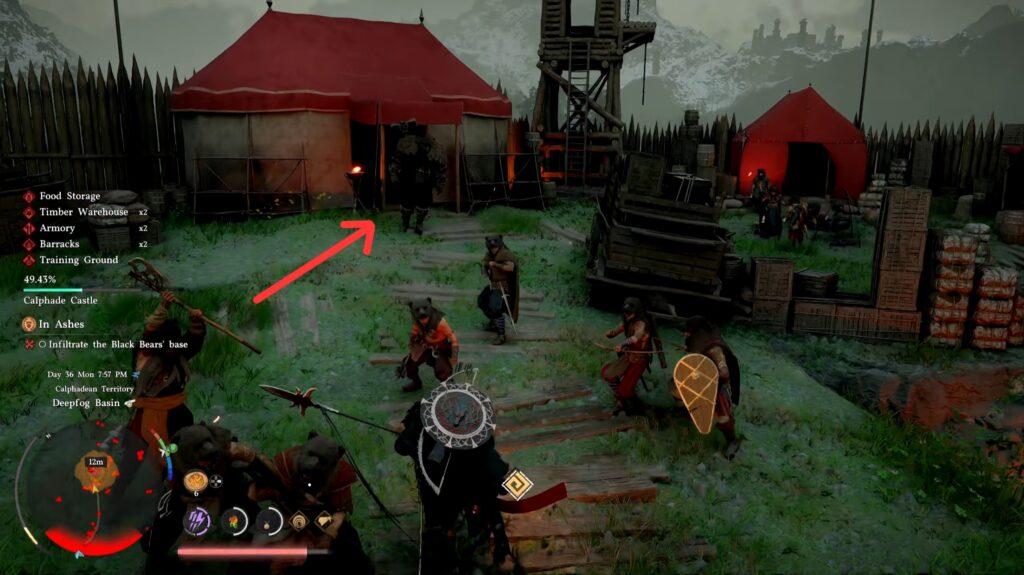Activate the purple lightning skill icon
This screenshot has width=1024, height=575.
pyautogui.click(x=197, y=520)
